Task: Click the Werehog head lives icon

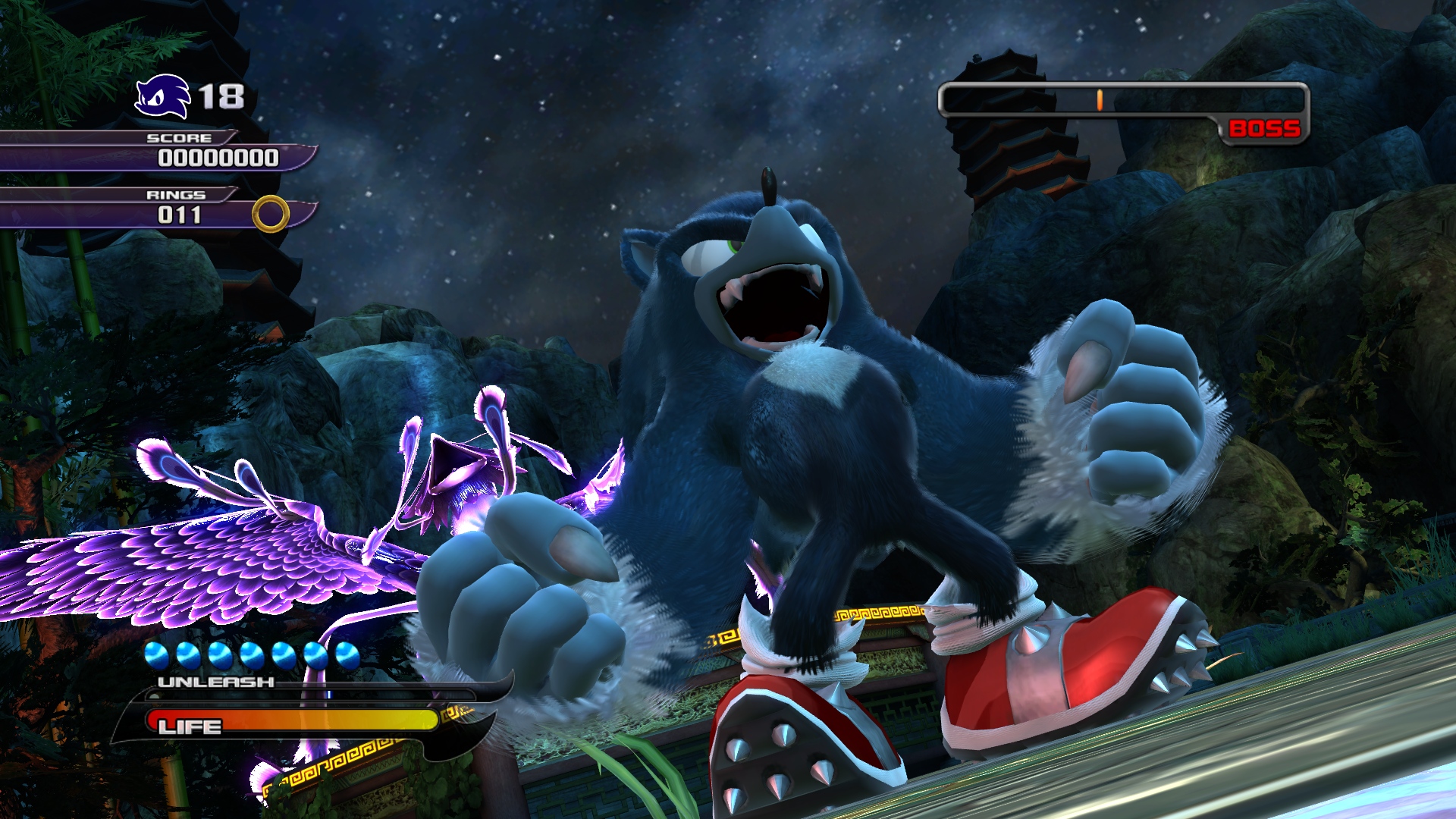Action: coord(162,97)
